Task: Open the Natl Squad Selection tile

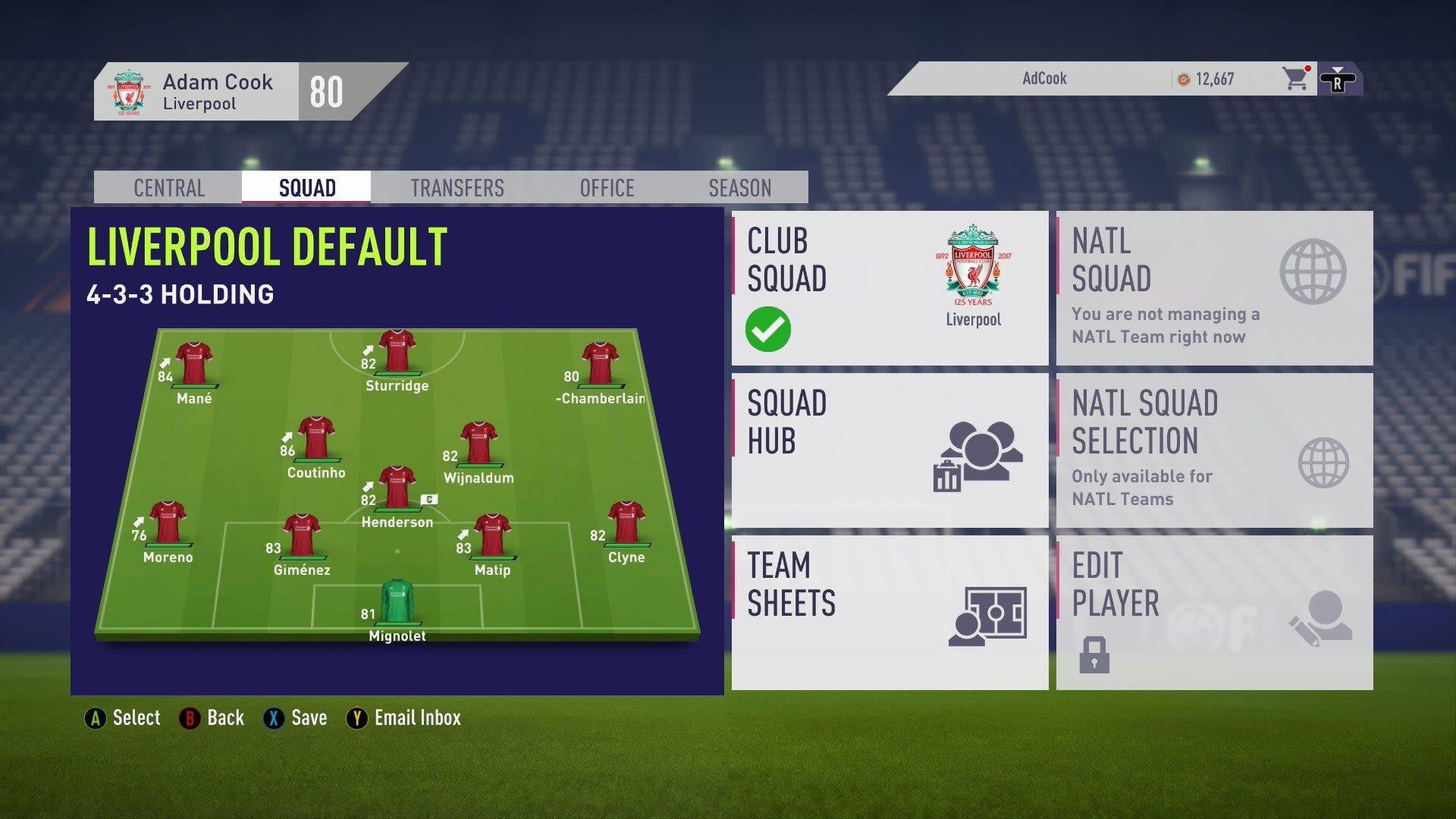Action: tap(1214, 450)
